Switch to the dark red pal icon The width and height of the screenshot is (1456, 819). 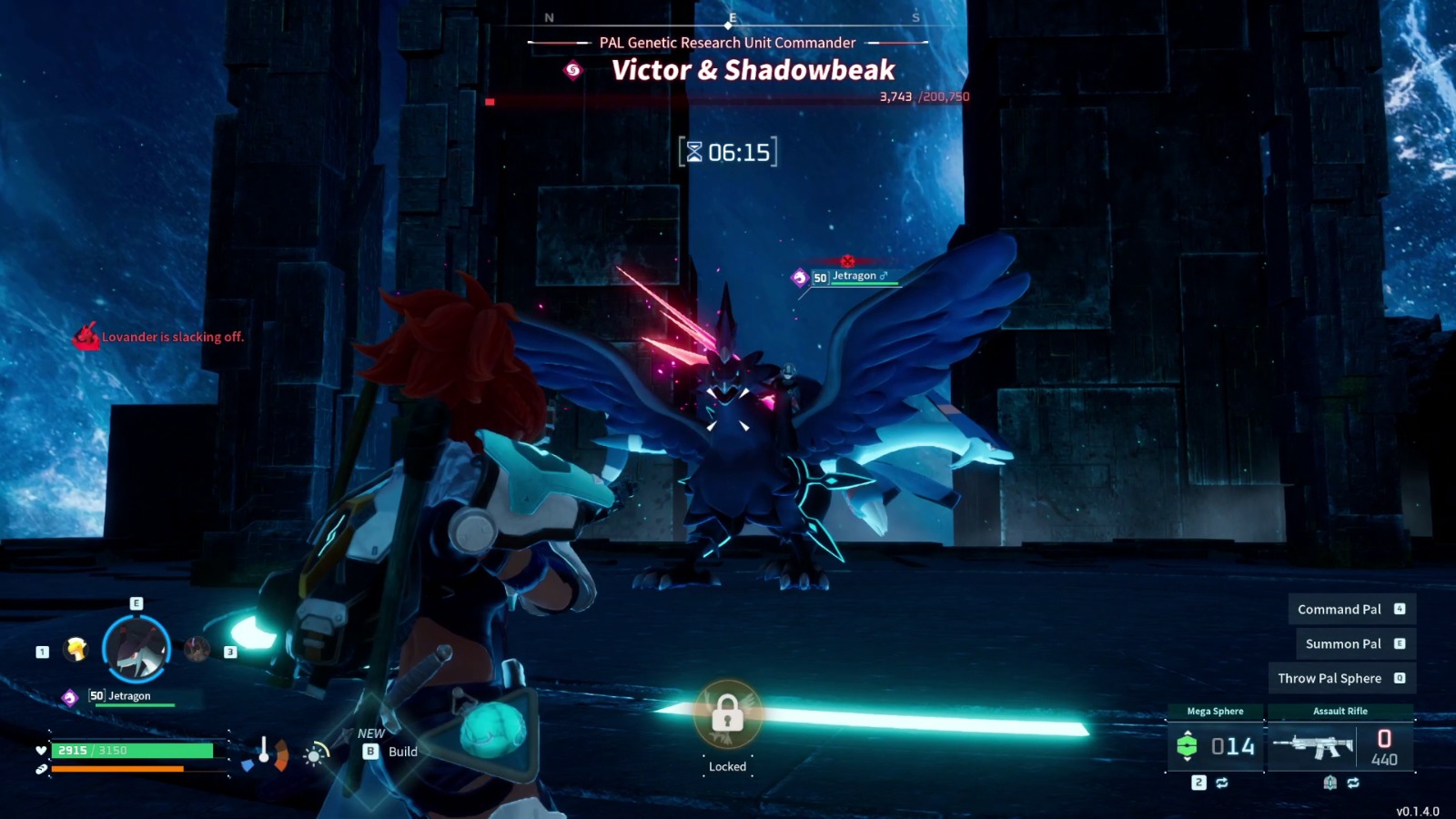[197, 649]
